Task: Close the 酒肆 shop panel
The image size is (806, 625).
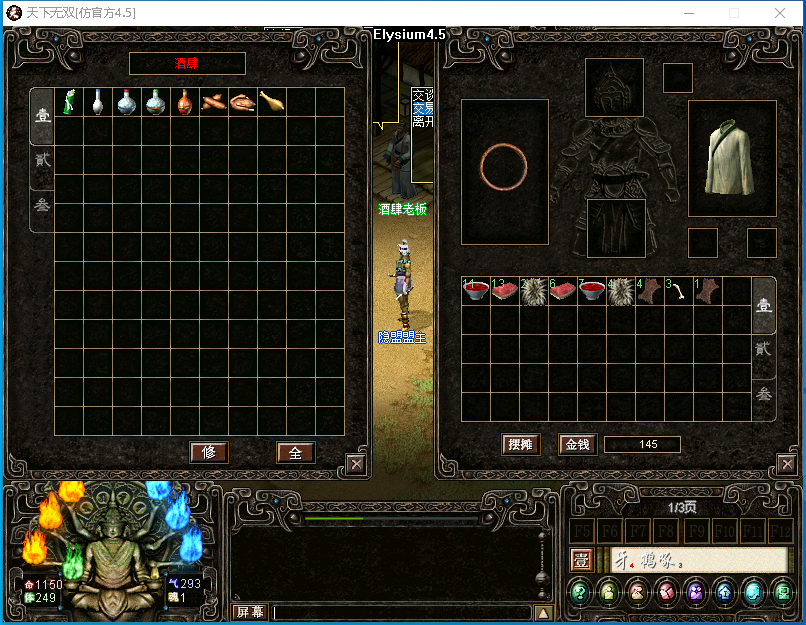Action: click(356, 463)
